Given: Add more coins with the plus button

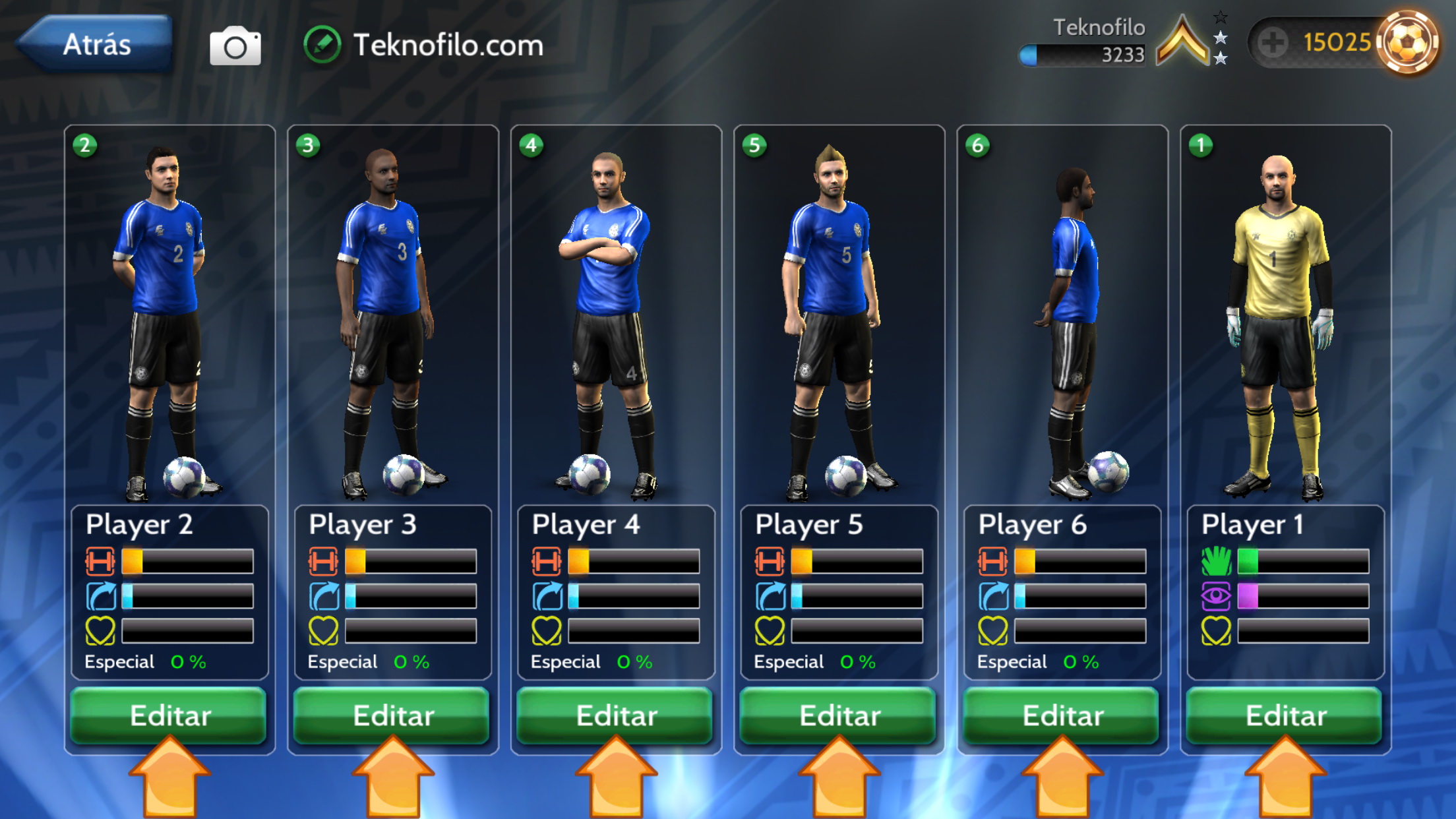Looking at the screenshot, I should click(1272, 43).
